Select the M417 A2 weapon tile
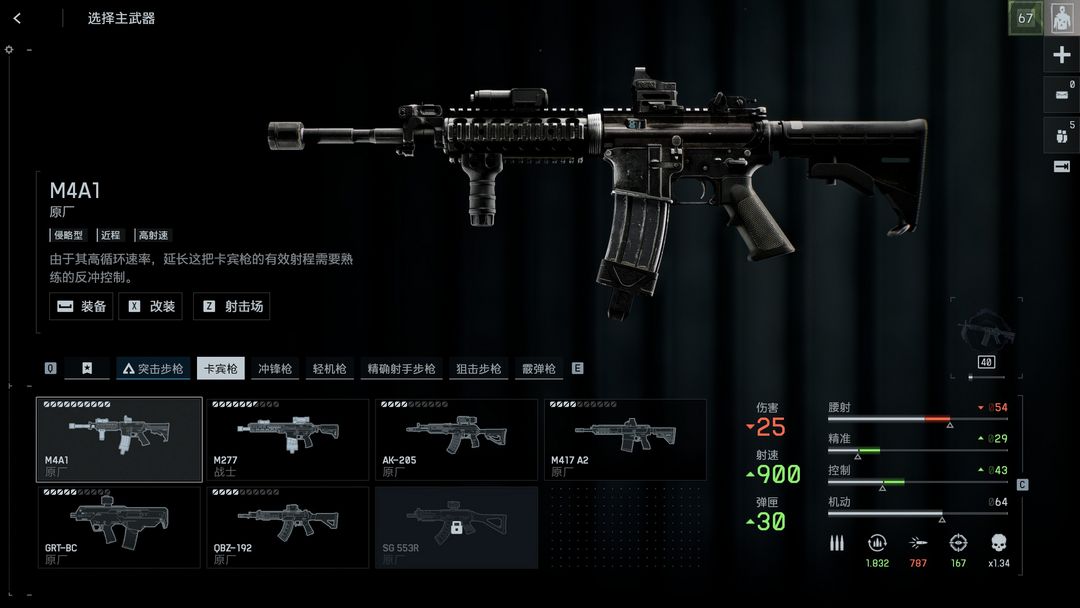This screenshot has height=608, width=1080. coord(625,440)
